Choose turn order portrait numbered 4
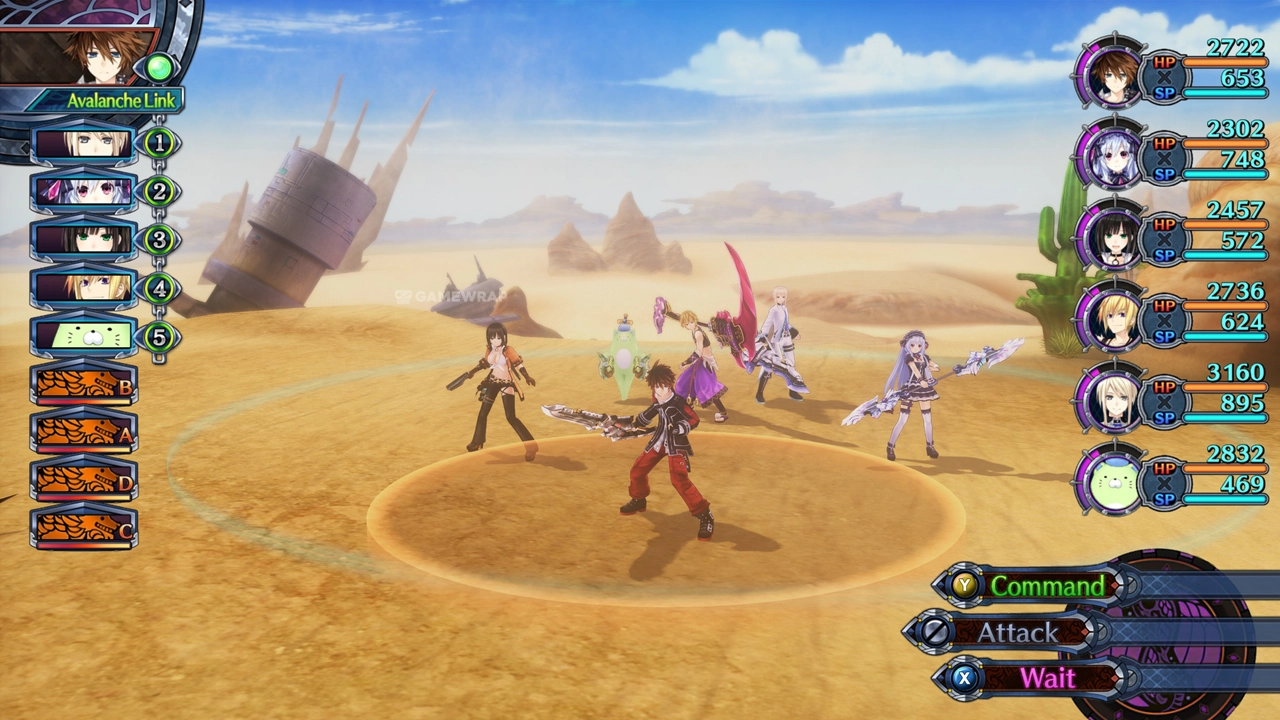This screenshot has width=1280, height=720. pyautogui.click(x=84, y=288)
